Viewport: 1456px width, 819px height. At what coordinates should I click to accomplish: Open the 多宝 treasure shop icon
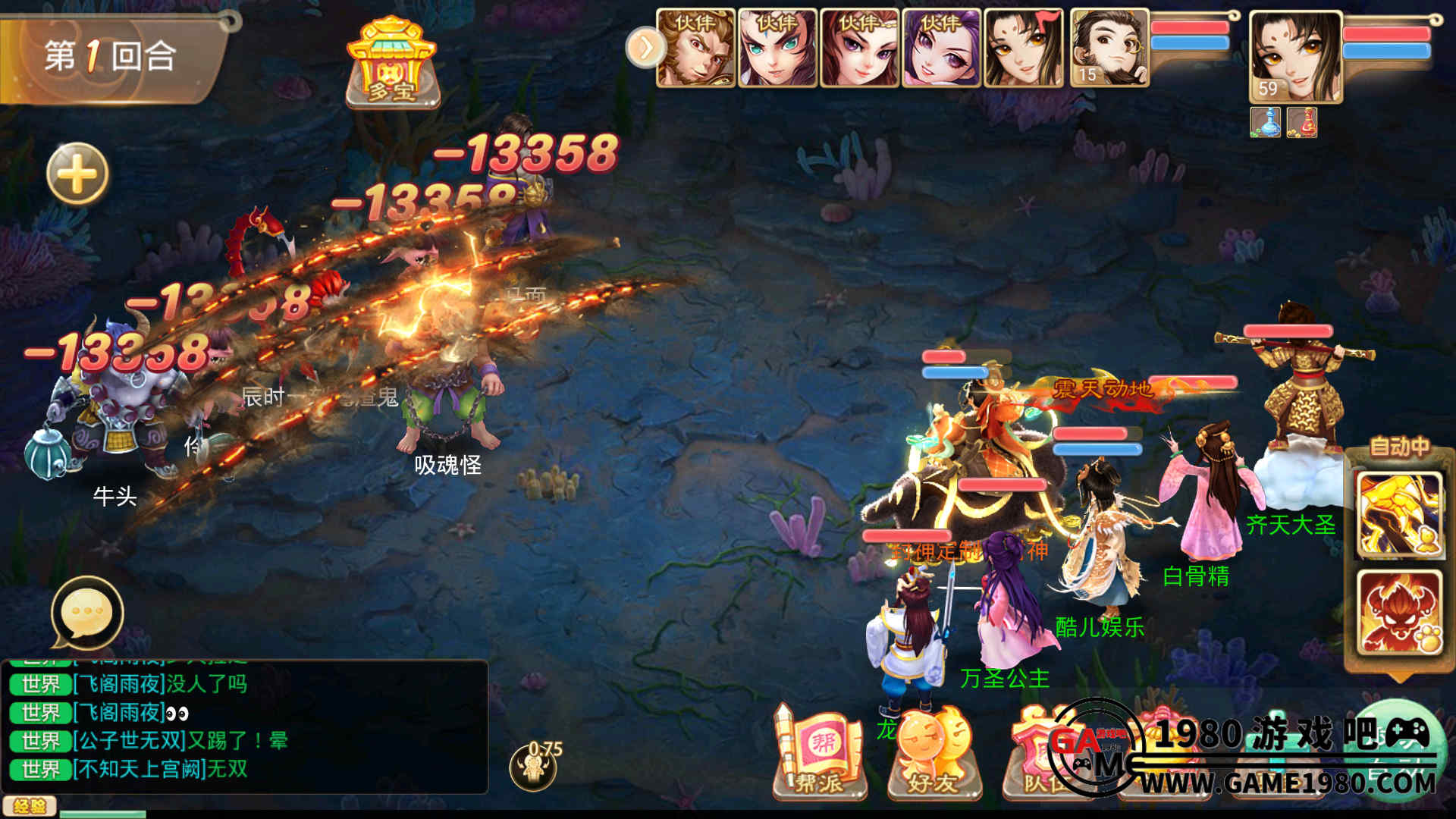pos(391,63)
